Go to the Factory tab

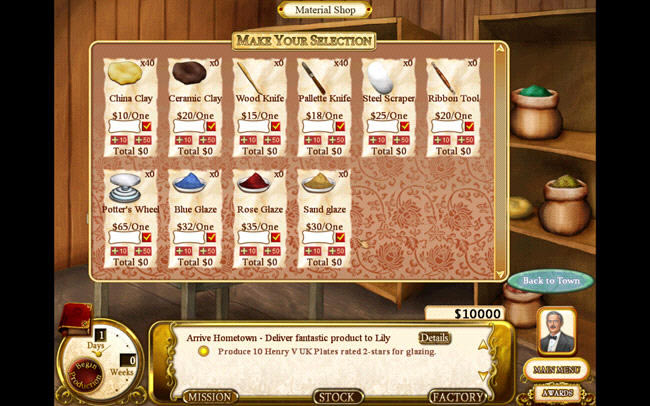click(457, 397)
